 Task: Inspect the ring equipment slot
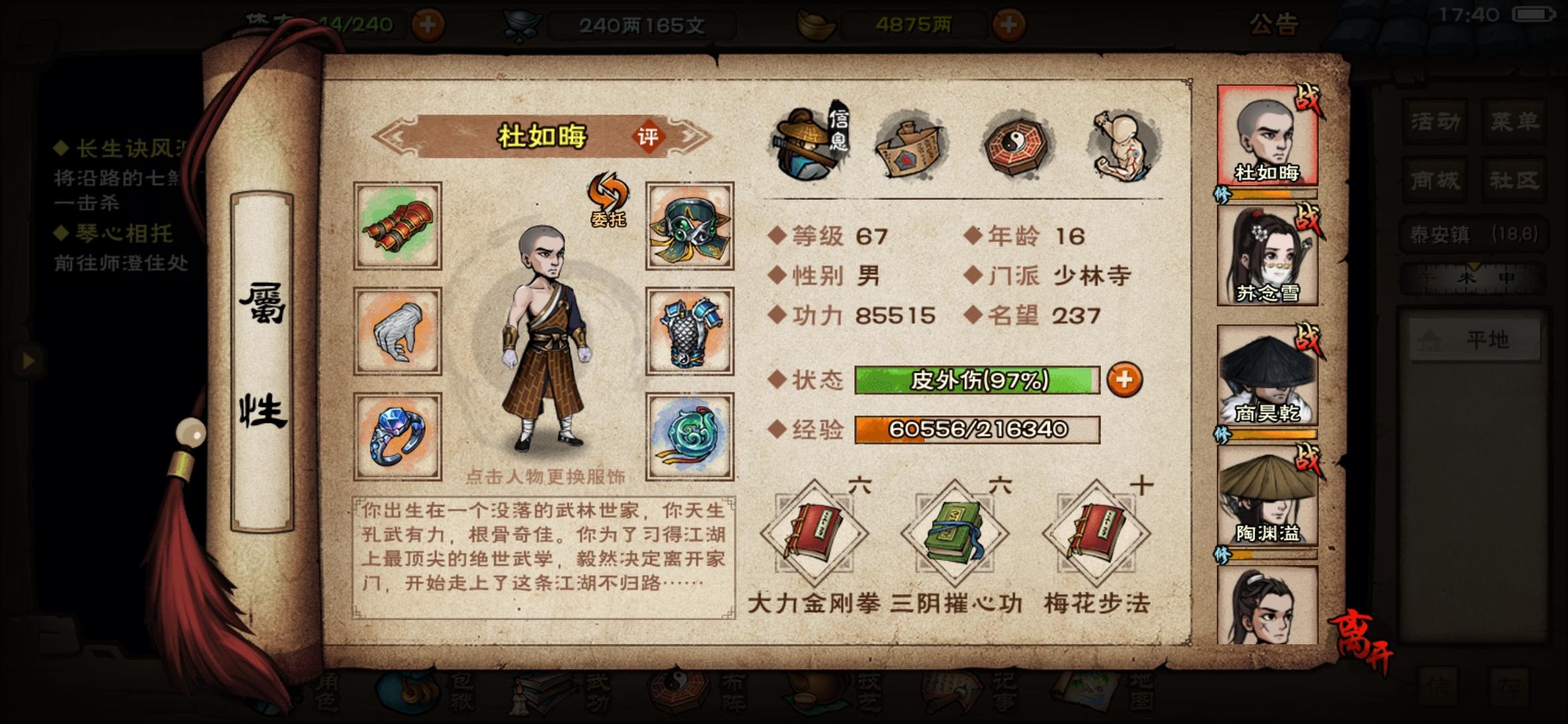[x=397, y=436]
